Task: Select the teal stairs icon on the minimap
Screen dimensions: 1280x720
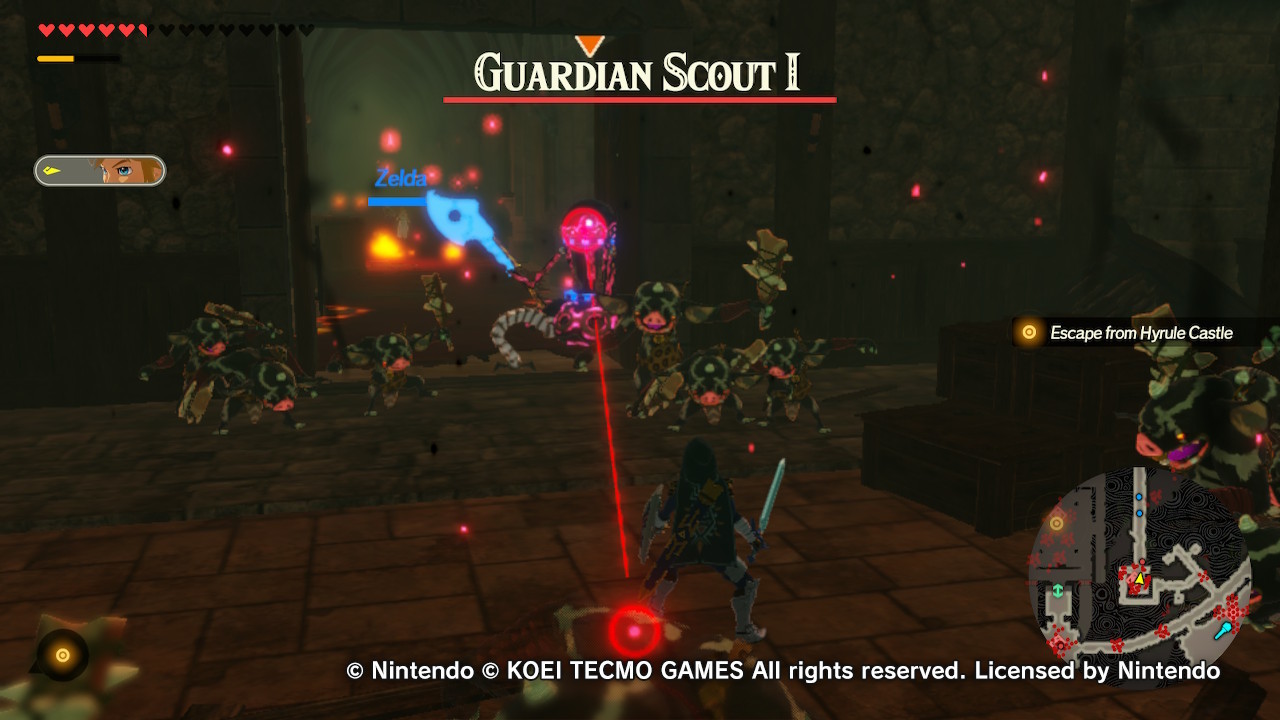Action: click(1058, 589)
